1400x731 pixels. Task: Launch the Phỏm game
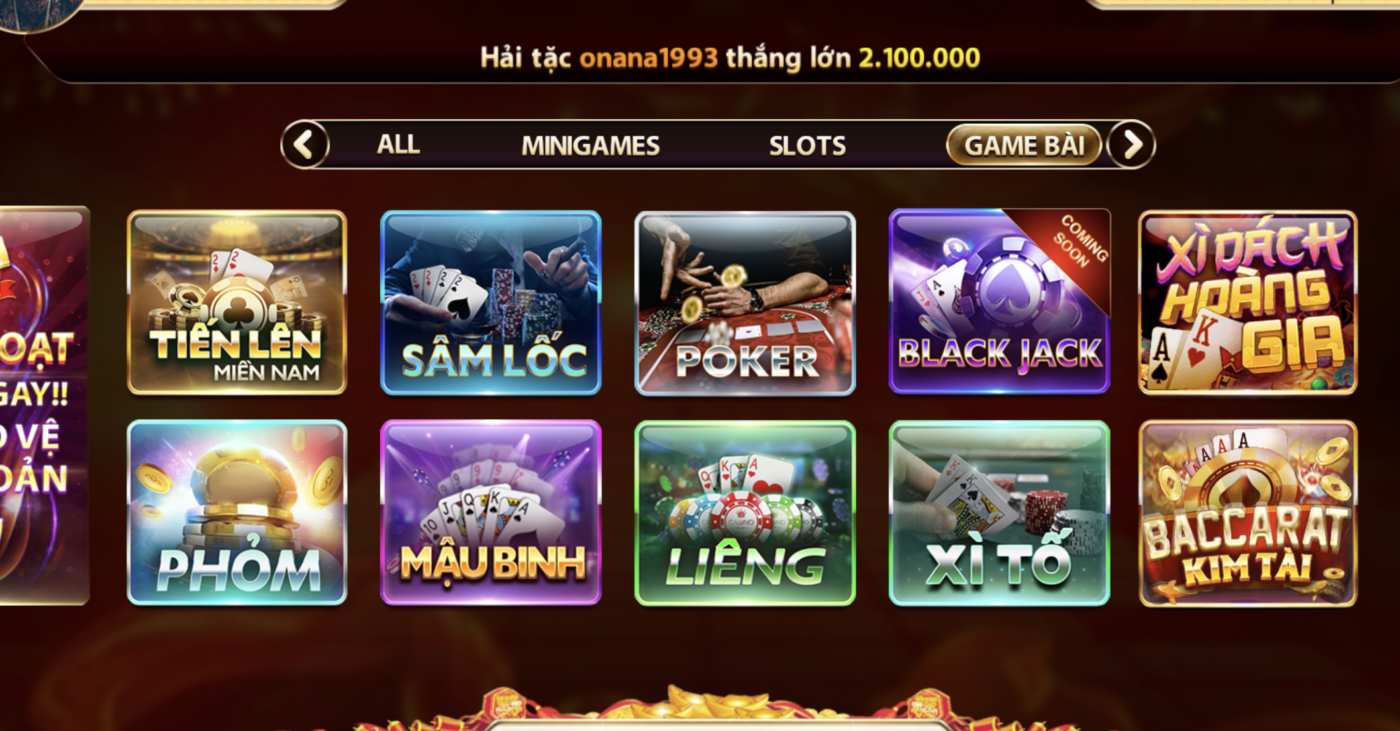pos(236,510)
